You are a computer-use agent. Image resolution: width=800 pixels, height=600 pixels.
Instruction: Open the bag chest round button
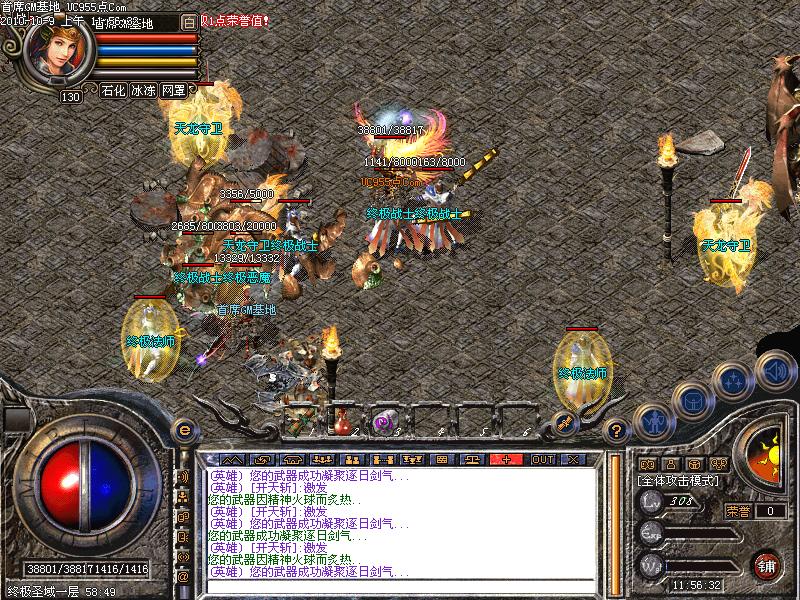(x=693, y=402)
